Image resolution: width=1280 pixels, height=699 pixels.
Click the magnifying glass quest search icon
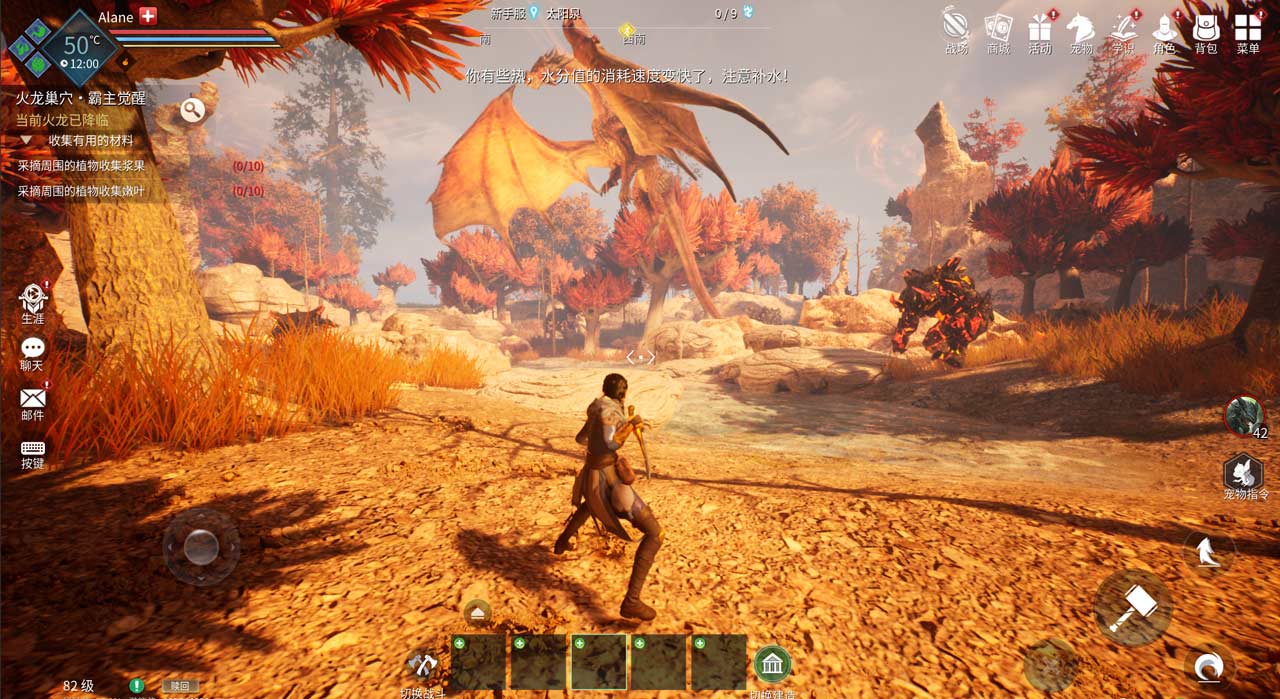click(193, 110)
